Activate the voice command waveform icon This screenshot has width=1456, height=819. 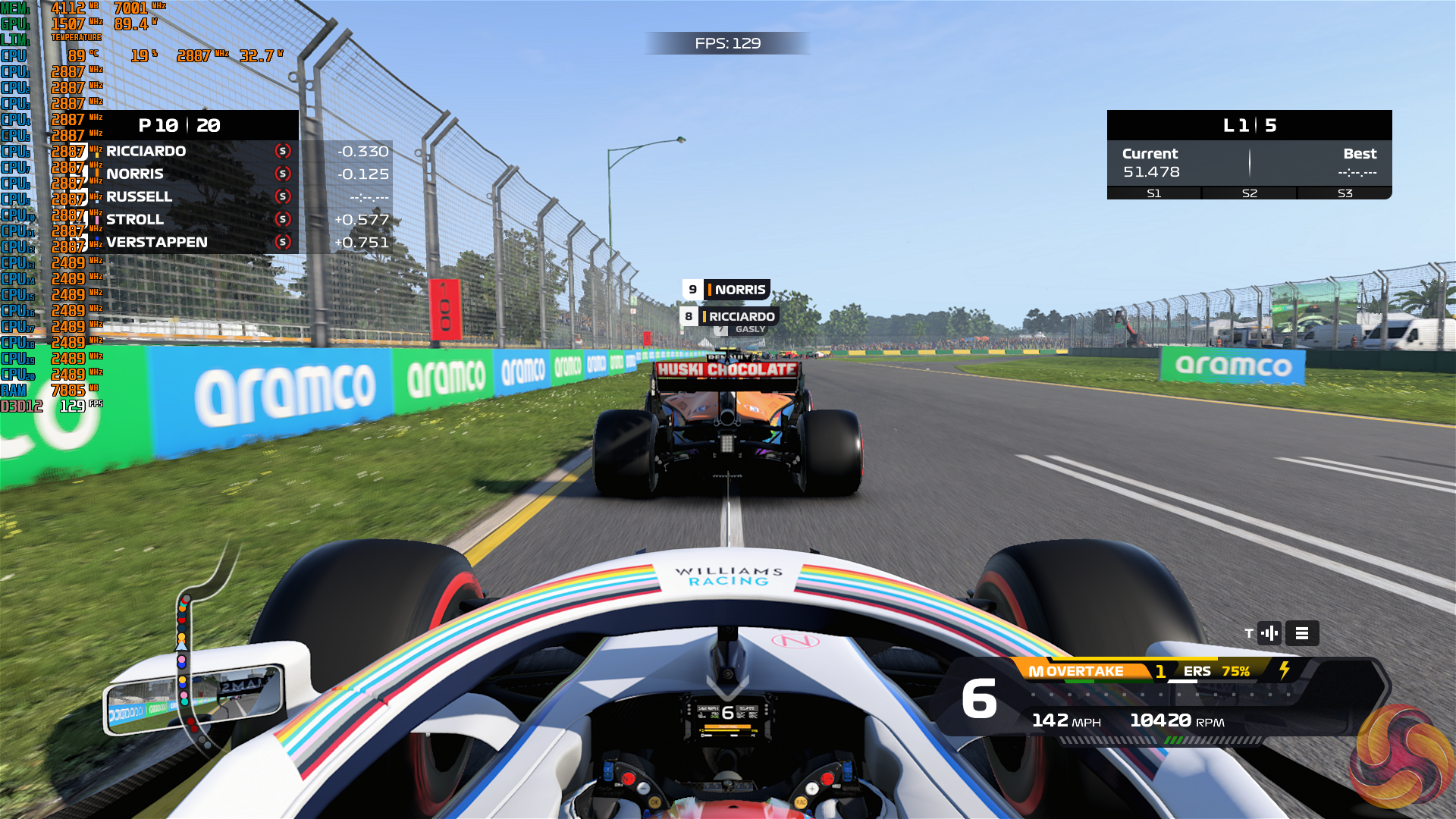pos(1269,633)
